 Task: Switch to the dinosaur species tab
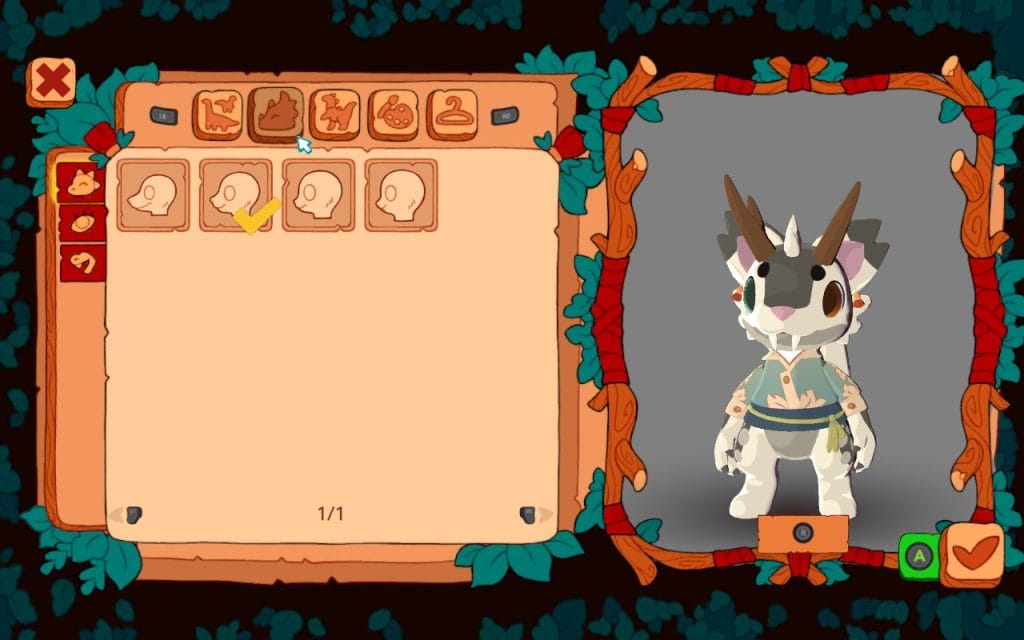[217, 115]
